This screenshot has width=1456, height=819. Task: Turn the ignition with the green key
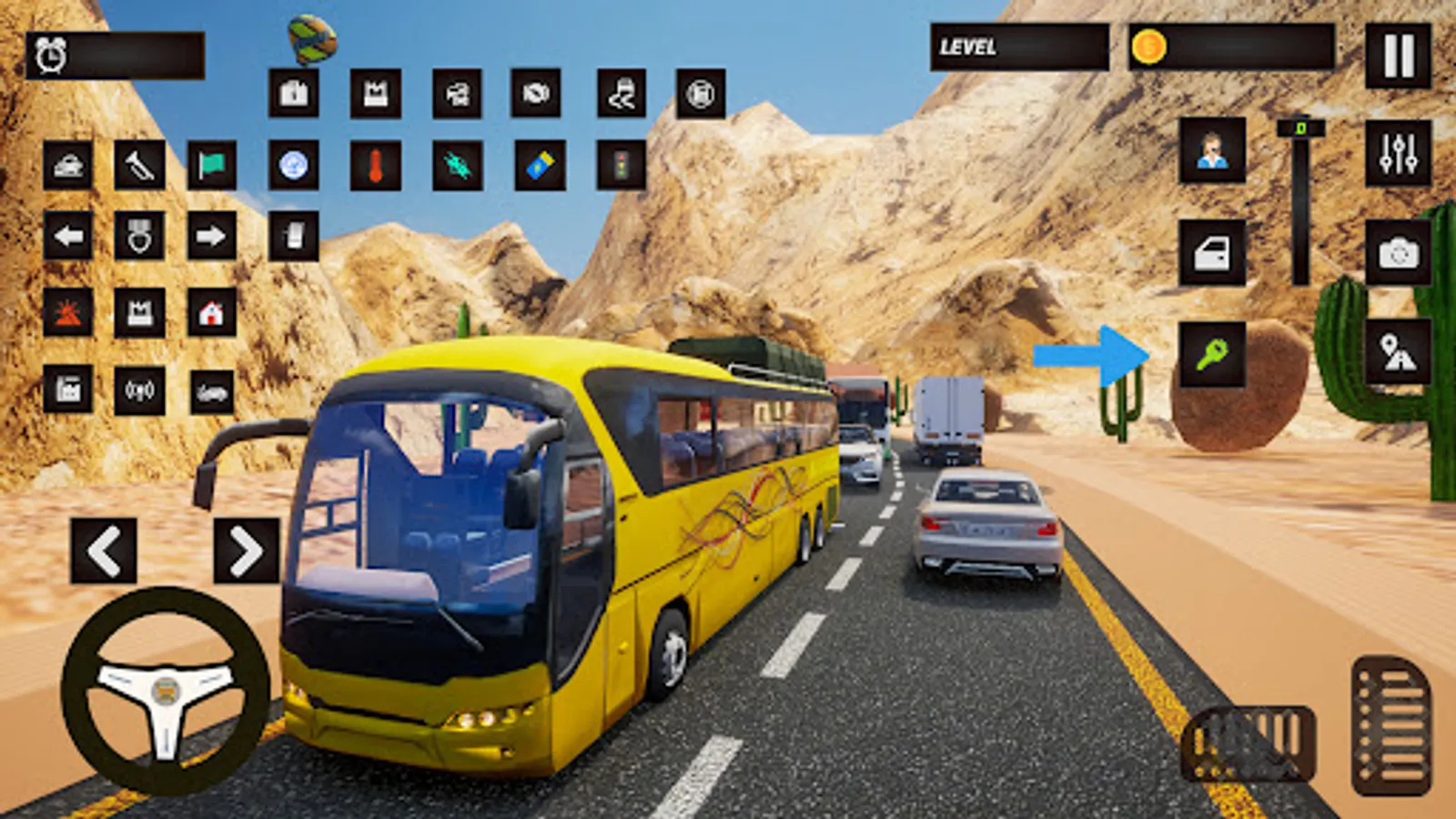click(1212, 354)
